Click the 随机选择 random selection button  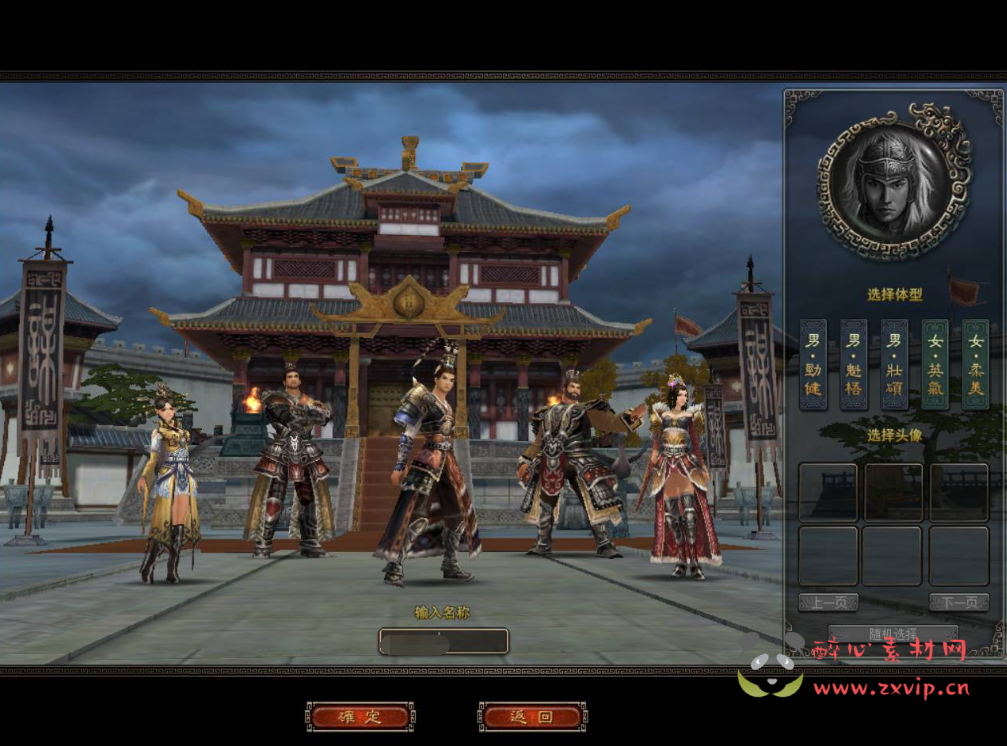coord(893,634)
